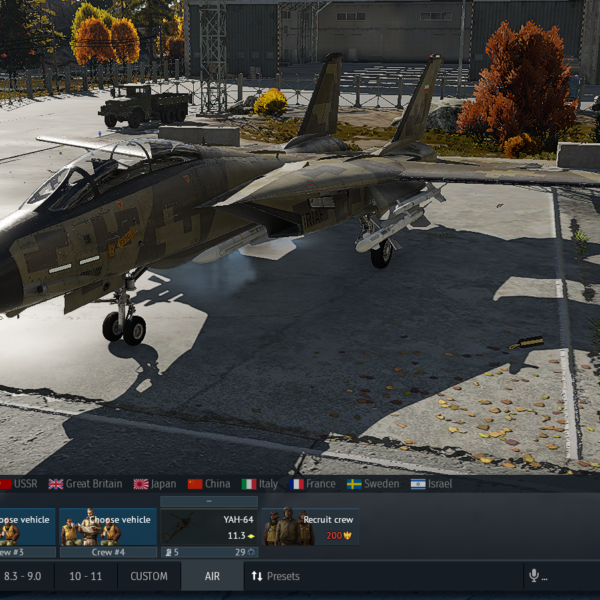Select the YAH-64 helicopter crew slot
The width and height of the screenshot is (600, 600).
click(209, 527)
